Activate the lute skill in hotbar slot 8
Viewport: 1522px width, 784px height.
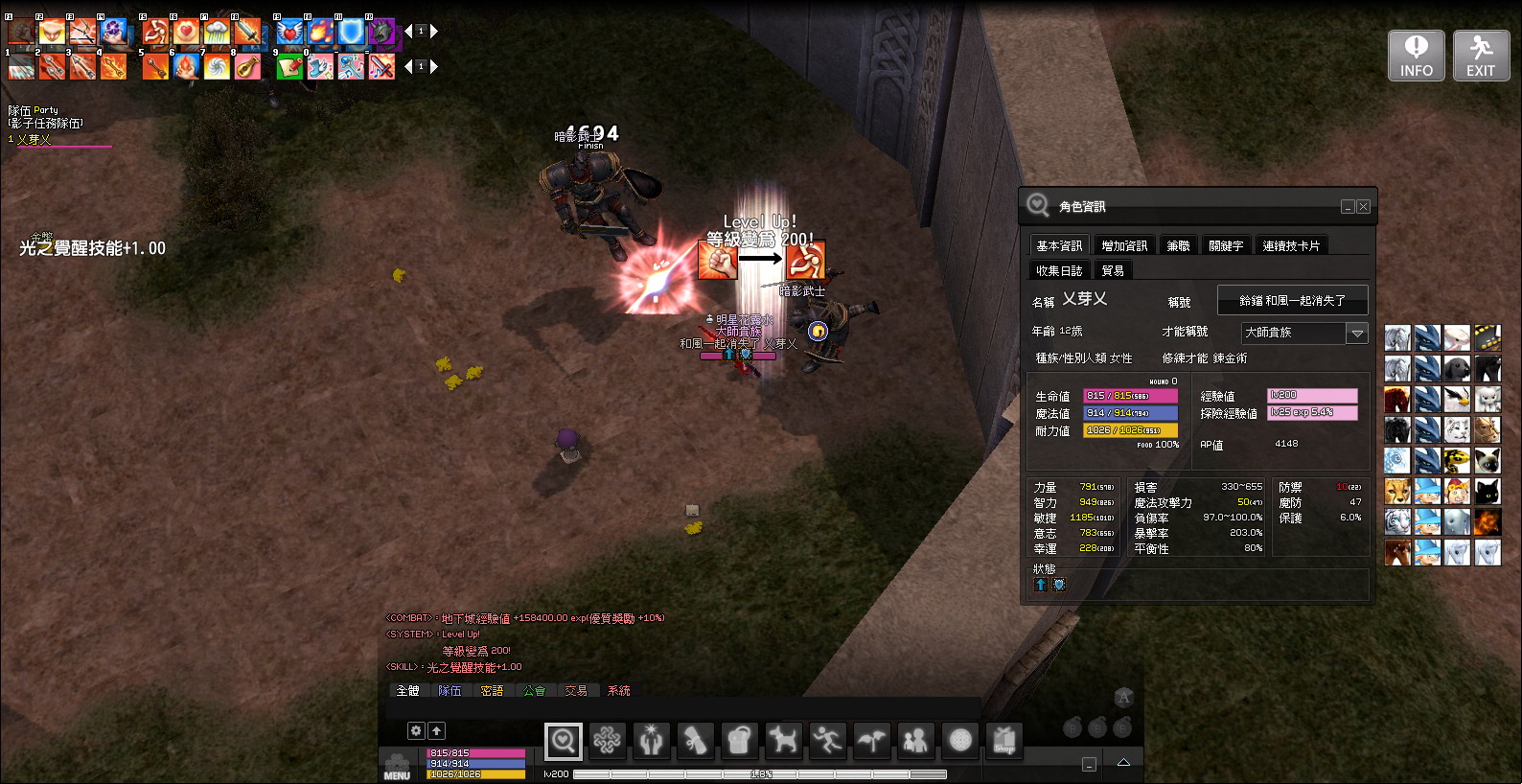click(248, 67)
